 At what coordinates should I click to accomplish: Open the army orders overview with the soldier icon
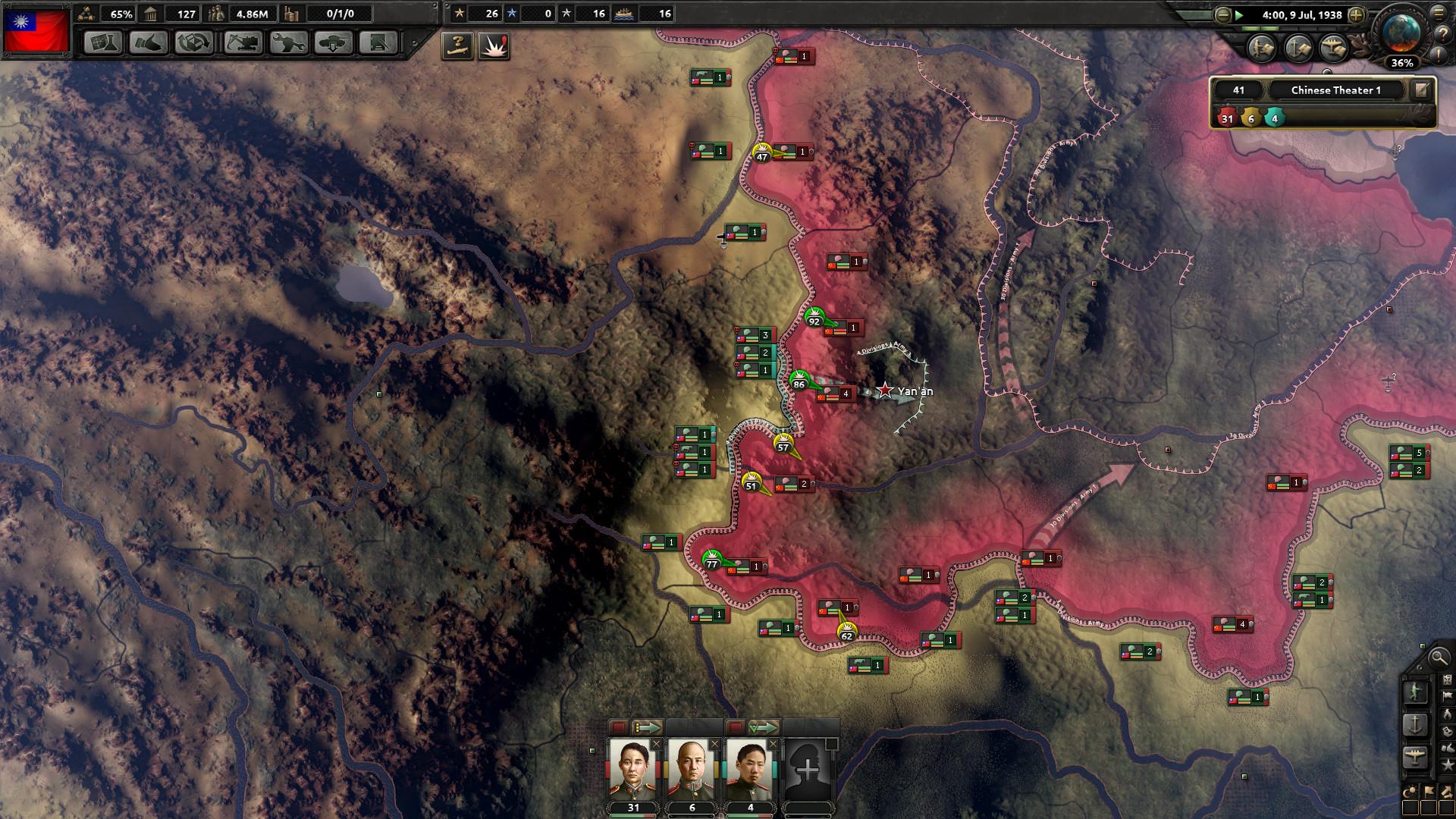[1415, 692]
